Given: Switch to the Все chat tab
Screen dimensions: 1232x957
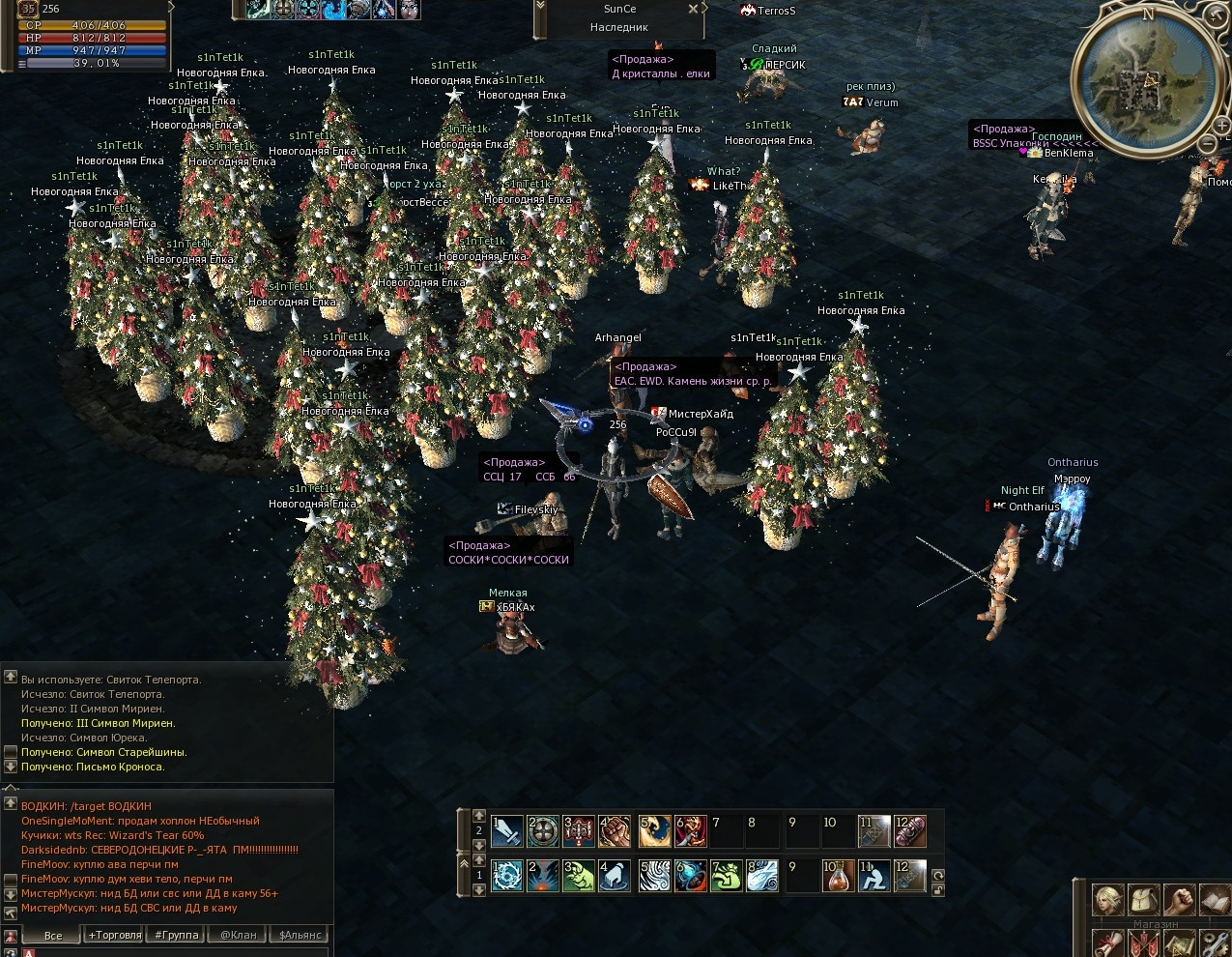Looking at the screenshot, I should coord(53,935).
